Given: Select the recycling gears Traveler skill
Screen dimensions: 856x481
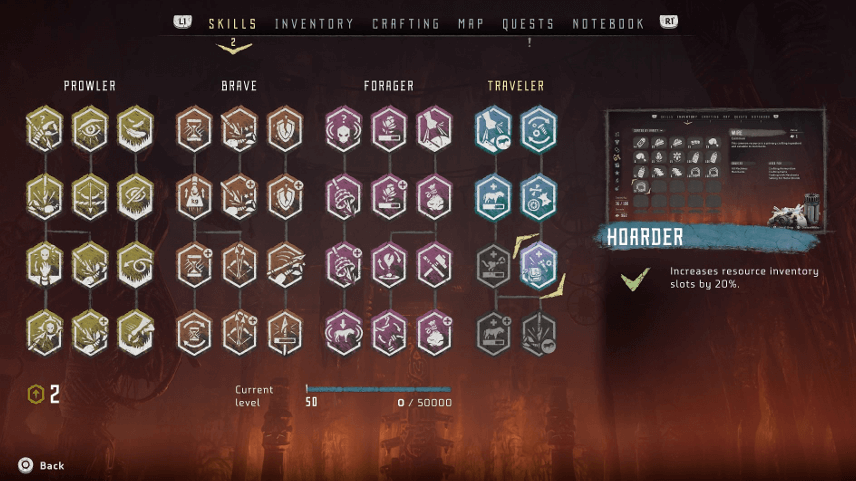Looking at the screenshot, I should pyautogui.click(x=538, y=129).
